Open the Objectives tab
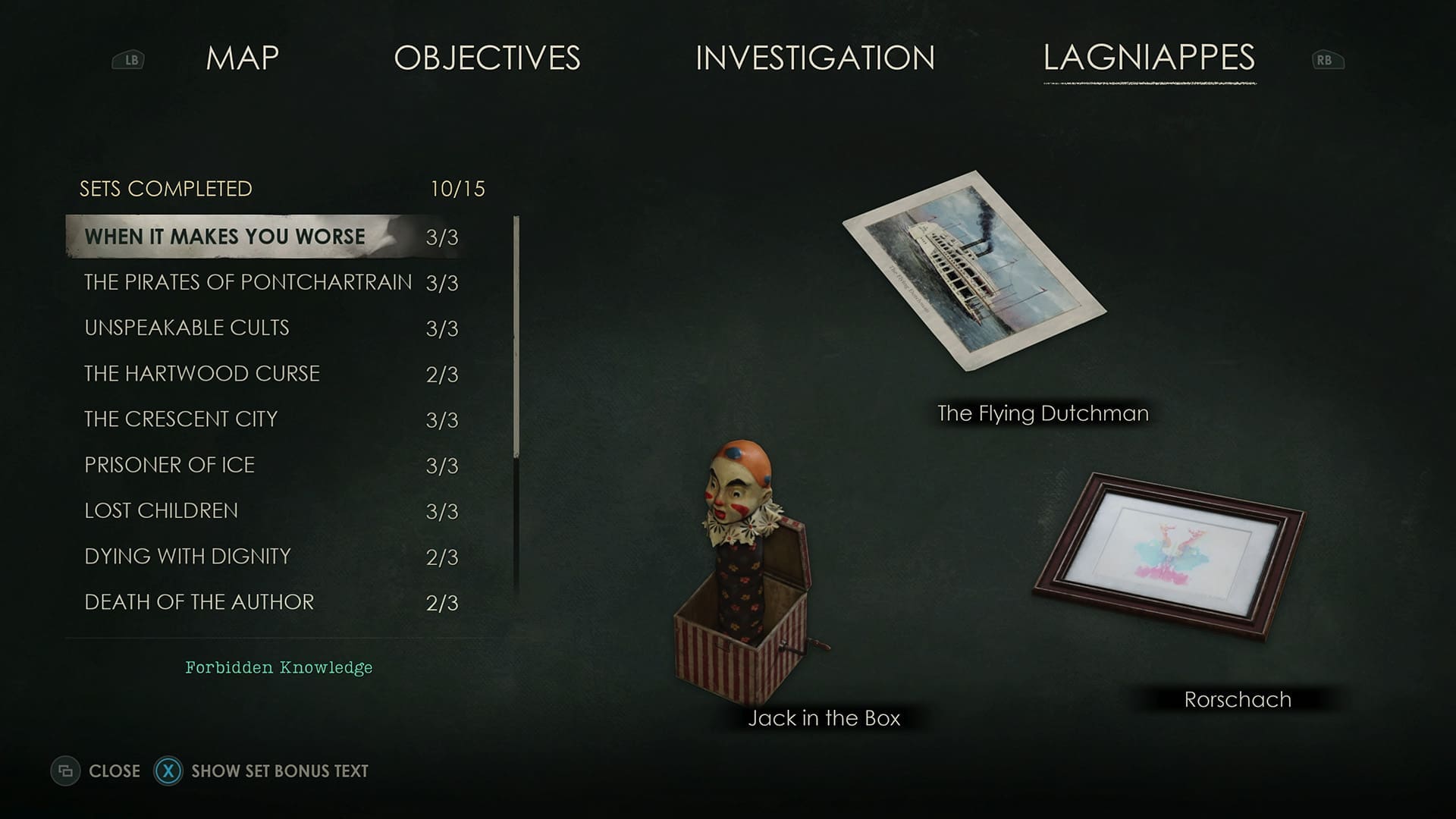 click(487, 58)
